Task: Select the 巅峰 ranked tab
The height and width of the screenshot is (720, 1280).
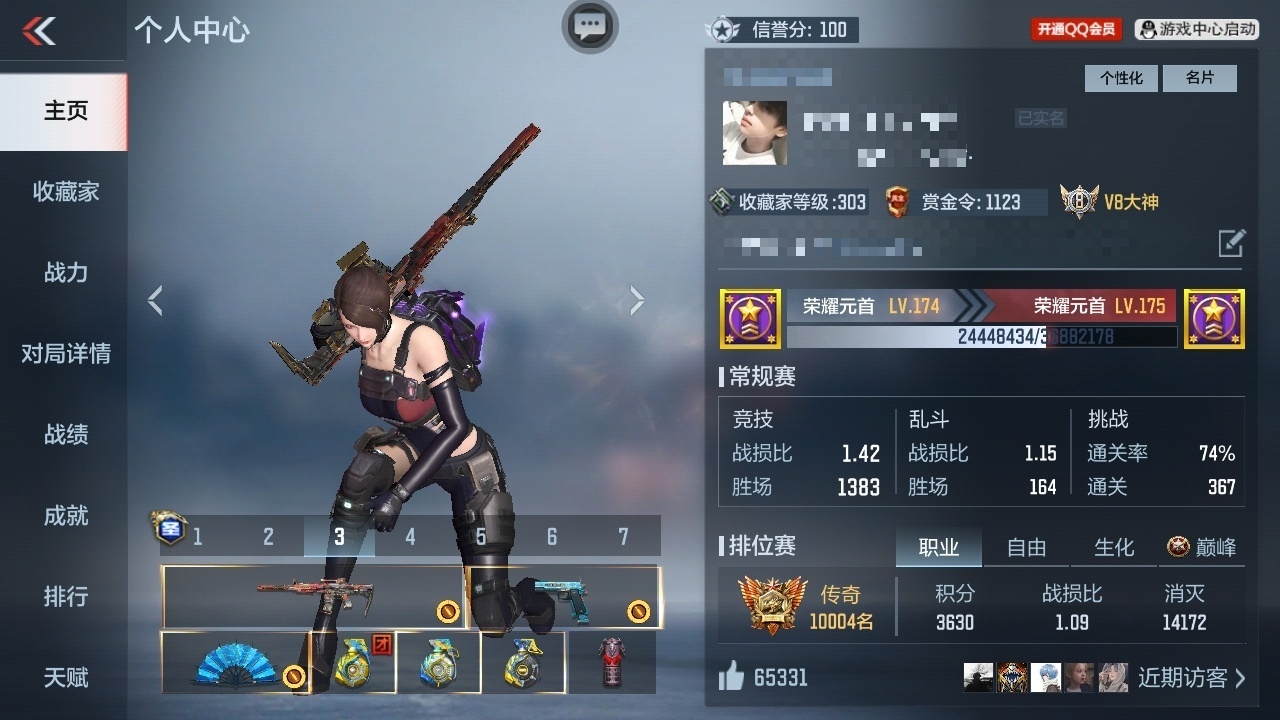Action: (x=1202, y=547)
